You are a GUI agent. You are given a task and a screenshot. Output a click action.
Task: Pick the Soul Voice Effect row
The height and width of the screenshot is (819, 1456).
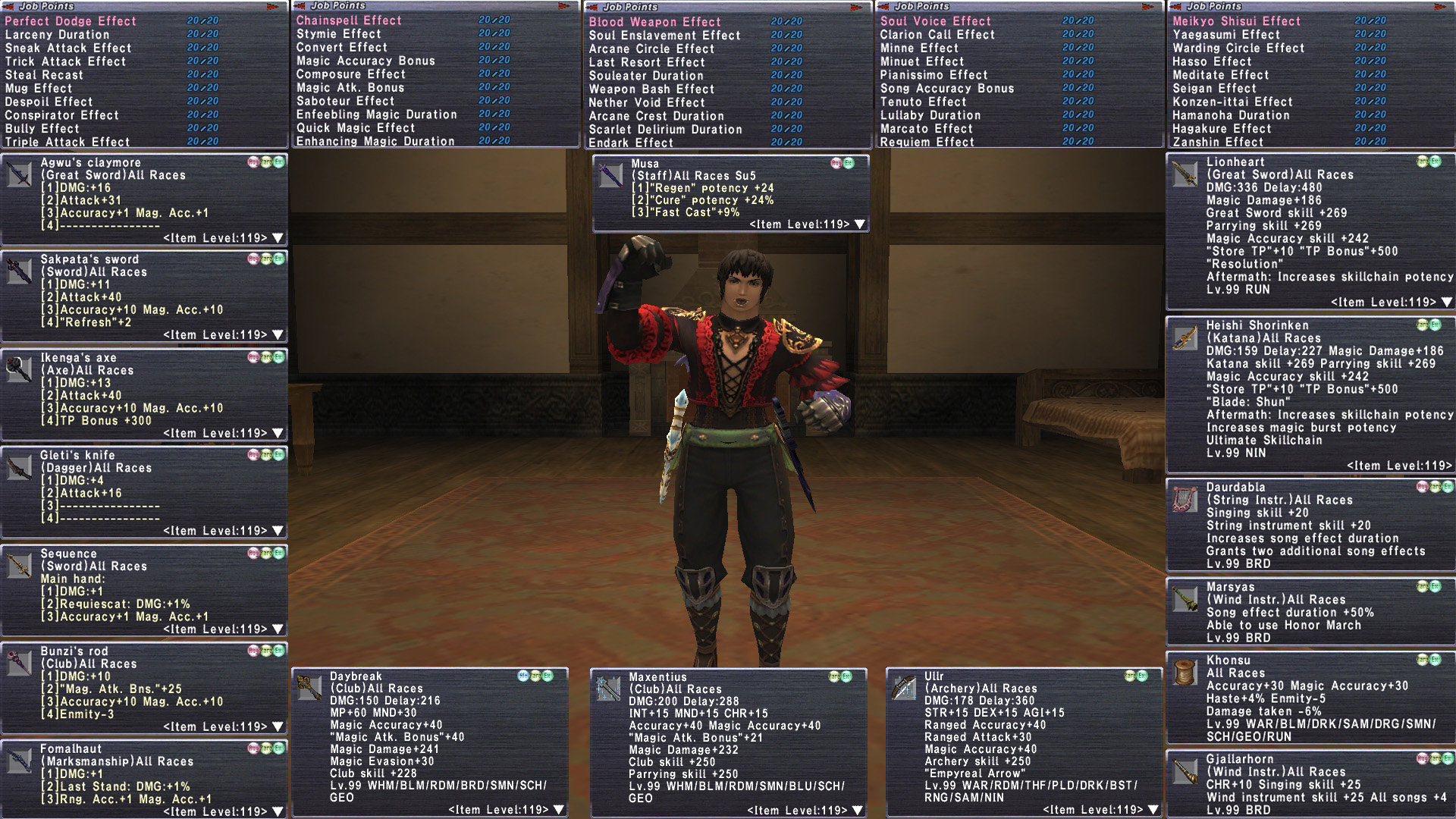(935, 21)
